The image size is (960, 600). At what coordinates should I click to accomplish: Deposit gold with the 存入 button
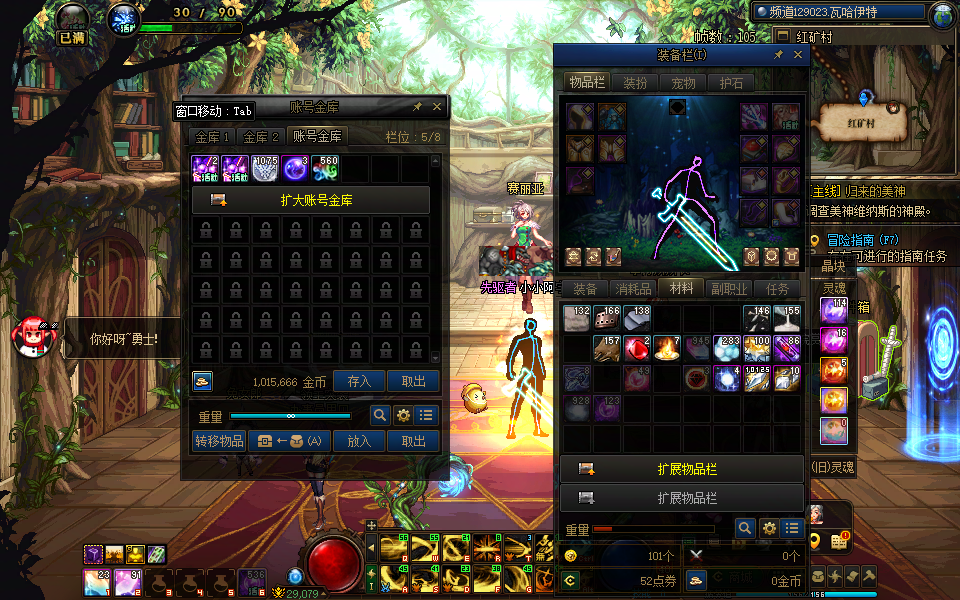coord(359,381)
